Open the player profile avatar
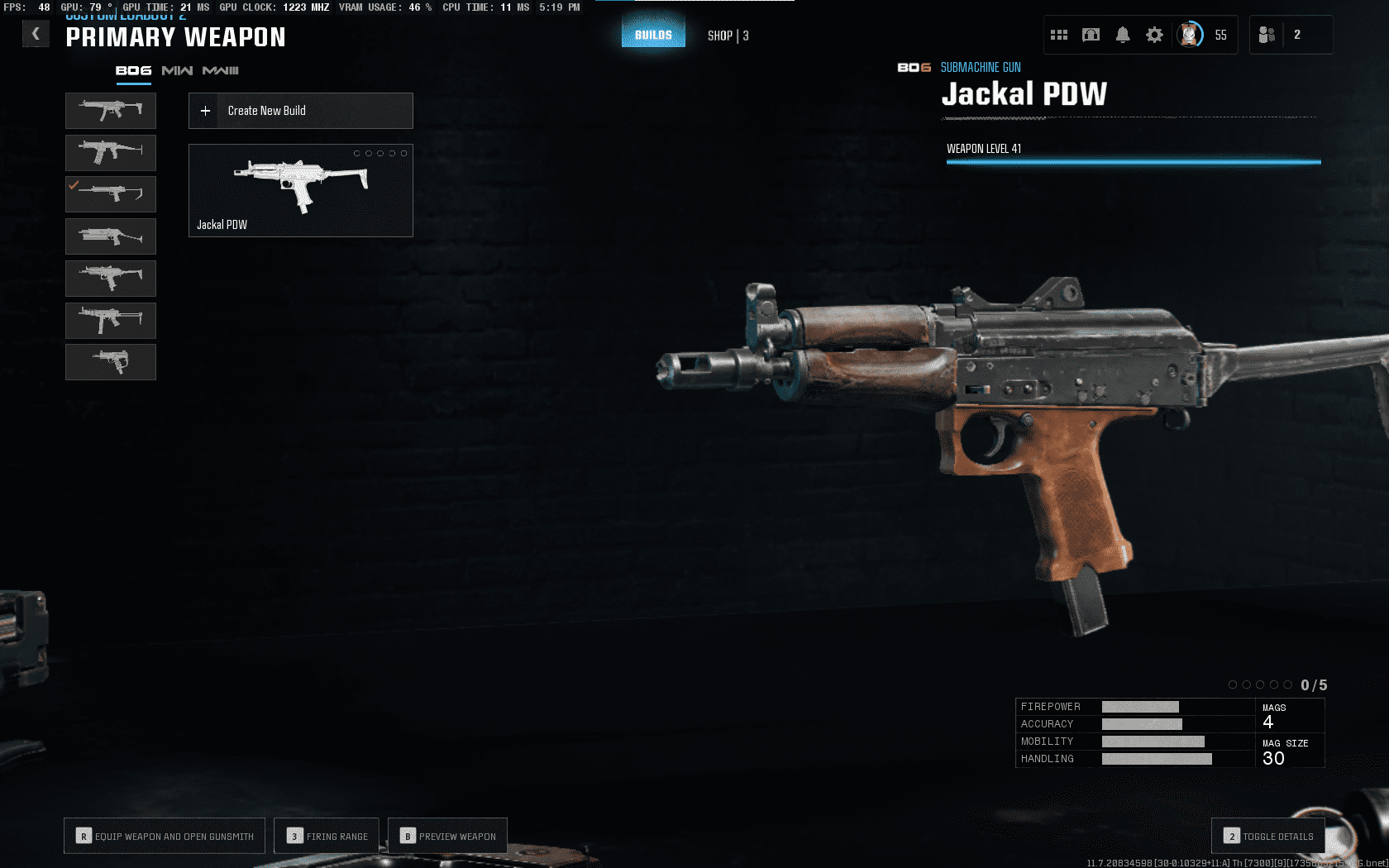 1190,35
